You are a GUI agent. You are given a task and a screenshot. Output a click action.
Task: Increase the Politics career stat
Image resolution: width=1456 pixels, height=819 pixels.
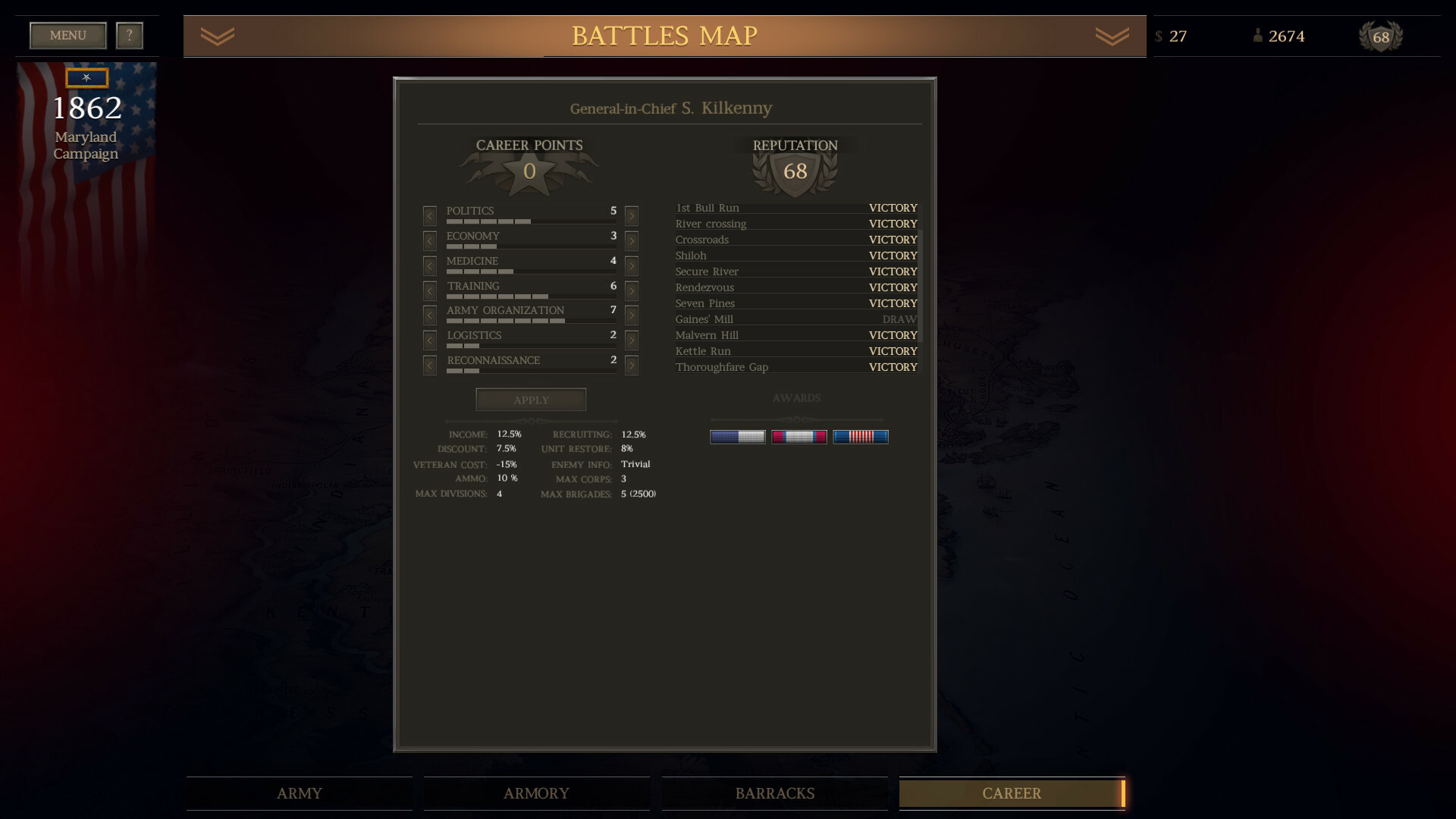pyautogui.click(x=631, y=215)
